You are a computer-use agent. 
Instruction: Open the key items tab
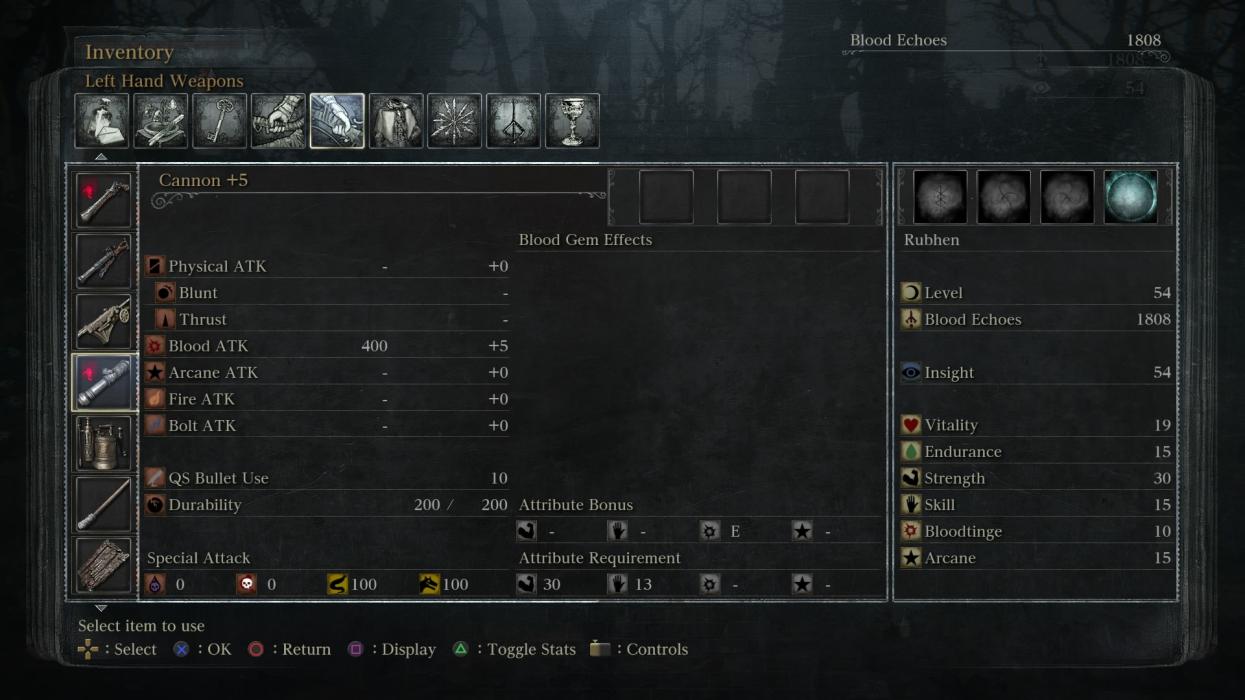click(x=219, y=121)
